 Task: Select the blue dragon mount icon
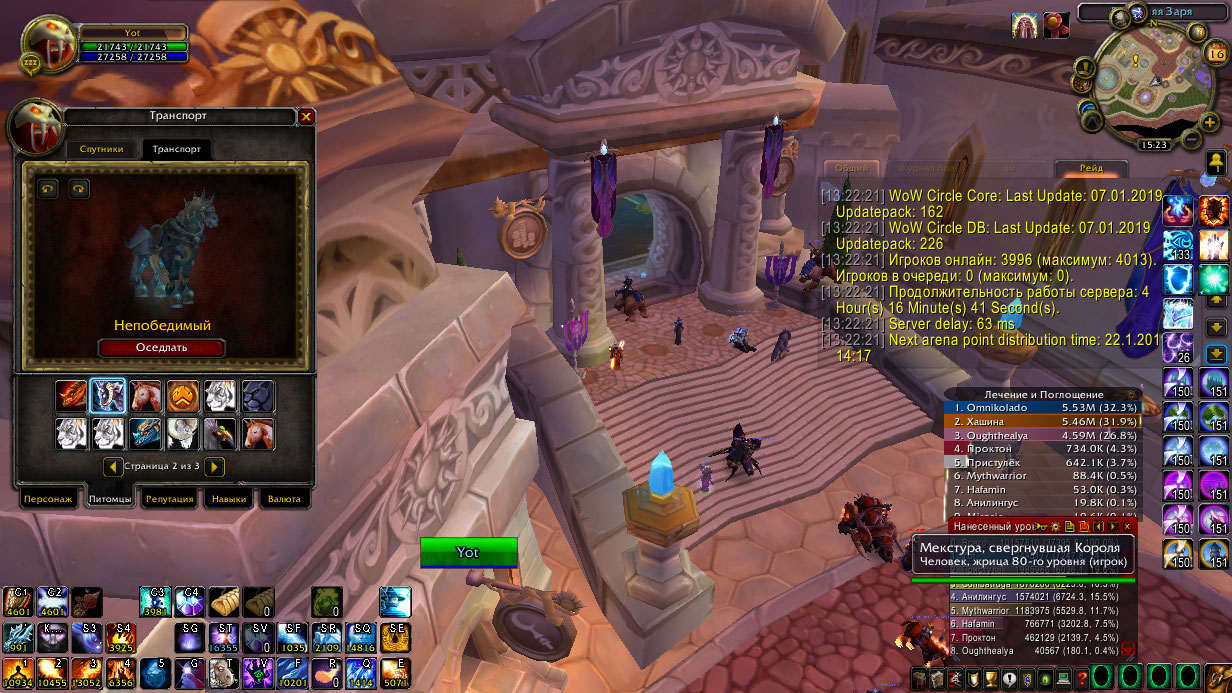pos(145,433)
